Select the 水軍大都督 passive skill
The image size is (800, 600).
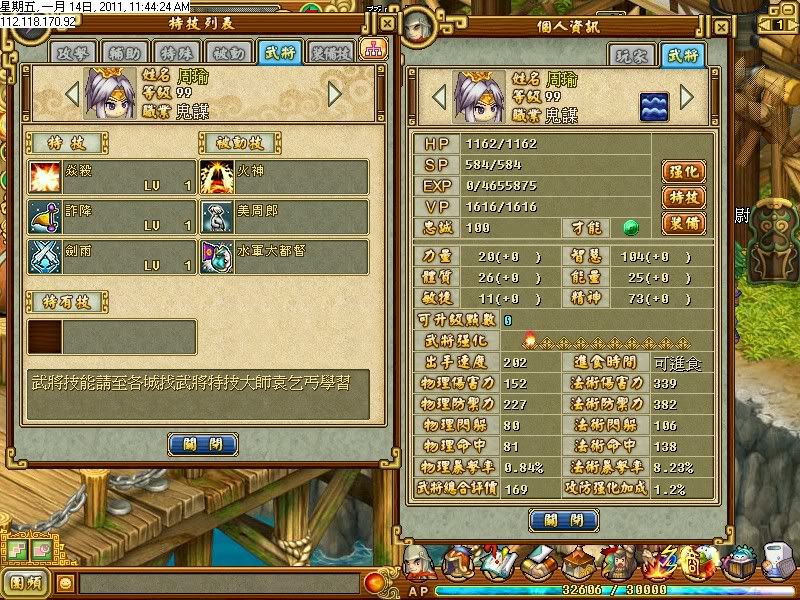point(283,257)
